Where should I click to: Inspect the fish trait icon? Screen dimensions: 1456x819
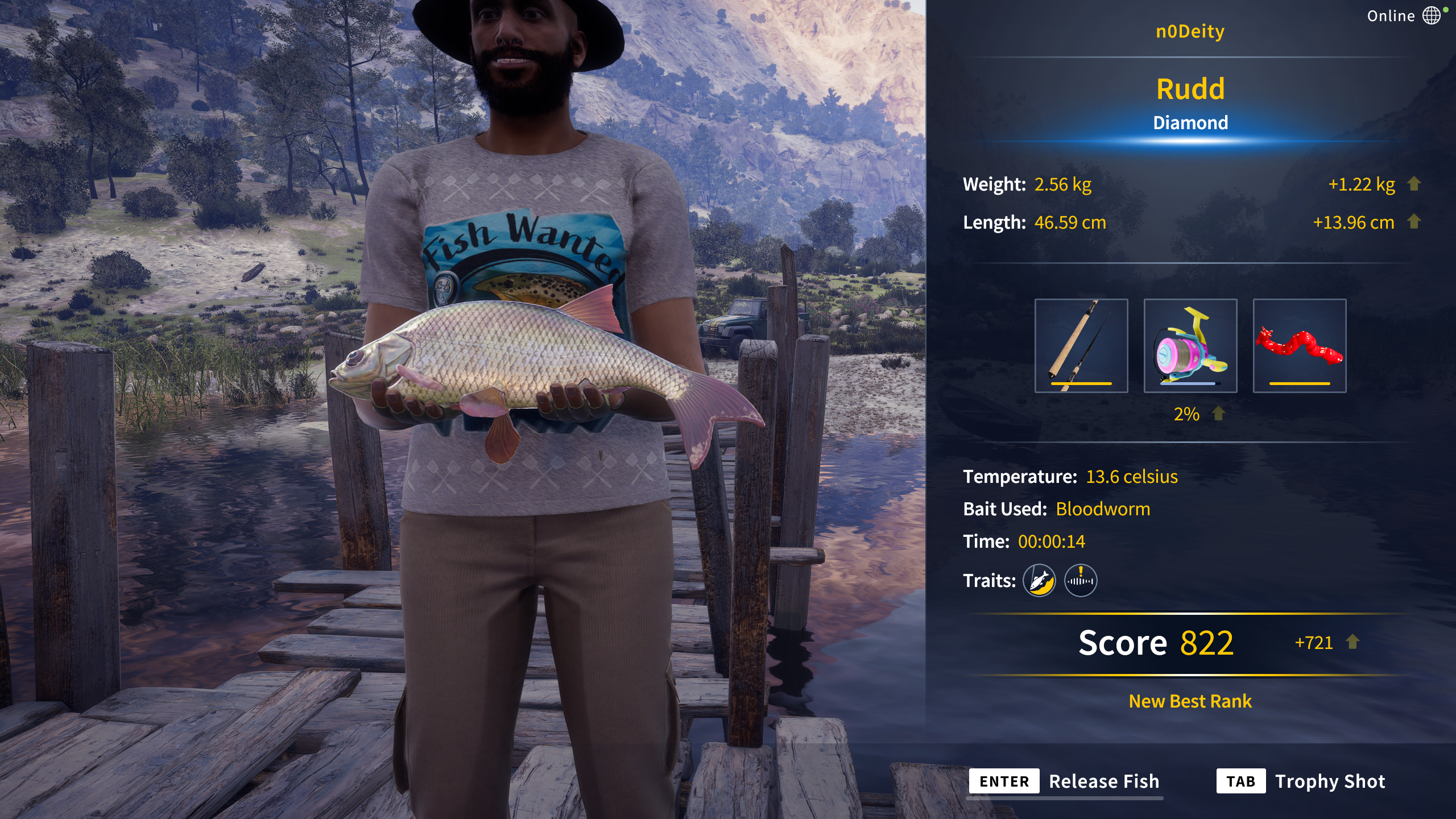tap(1039, 581)
